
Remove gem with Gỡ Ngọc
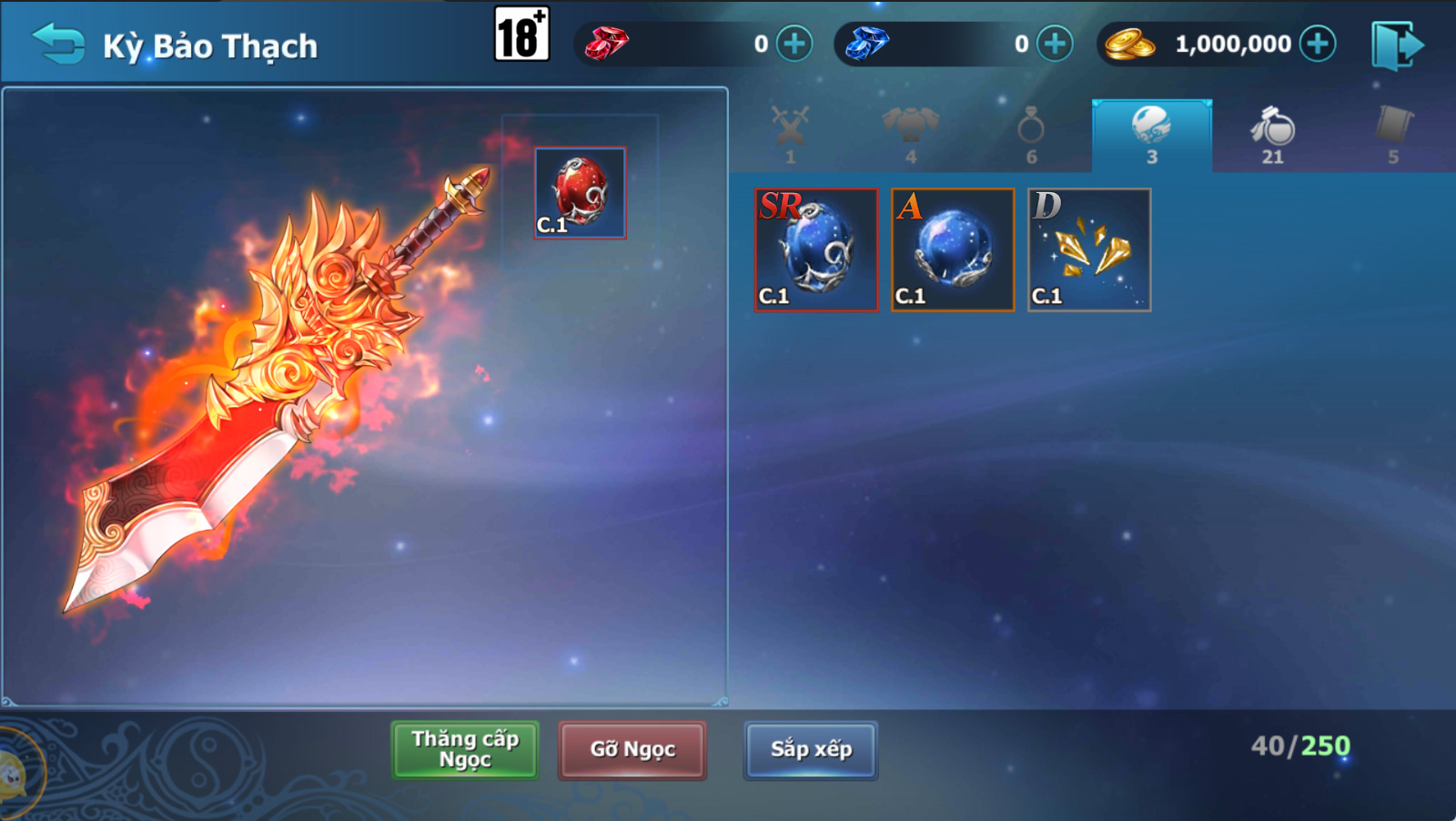coord(632,749)
